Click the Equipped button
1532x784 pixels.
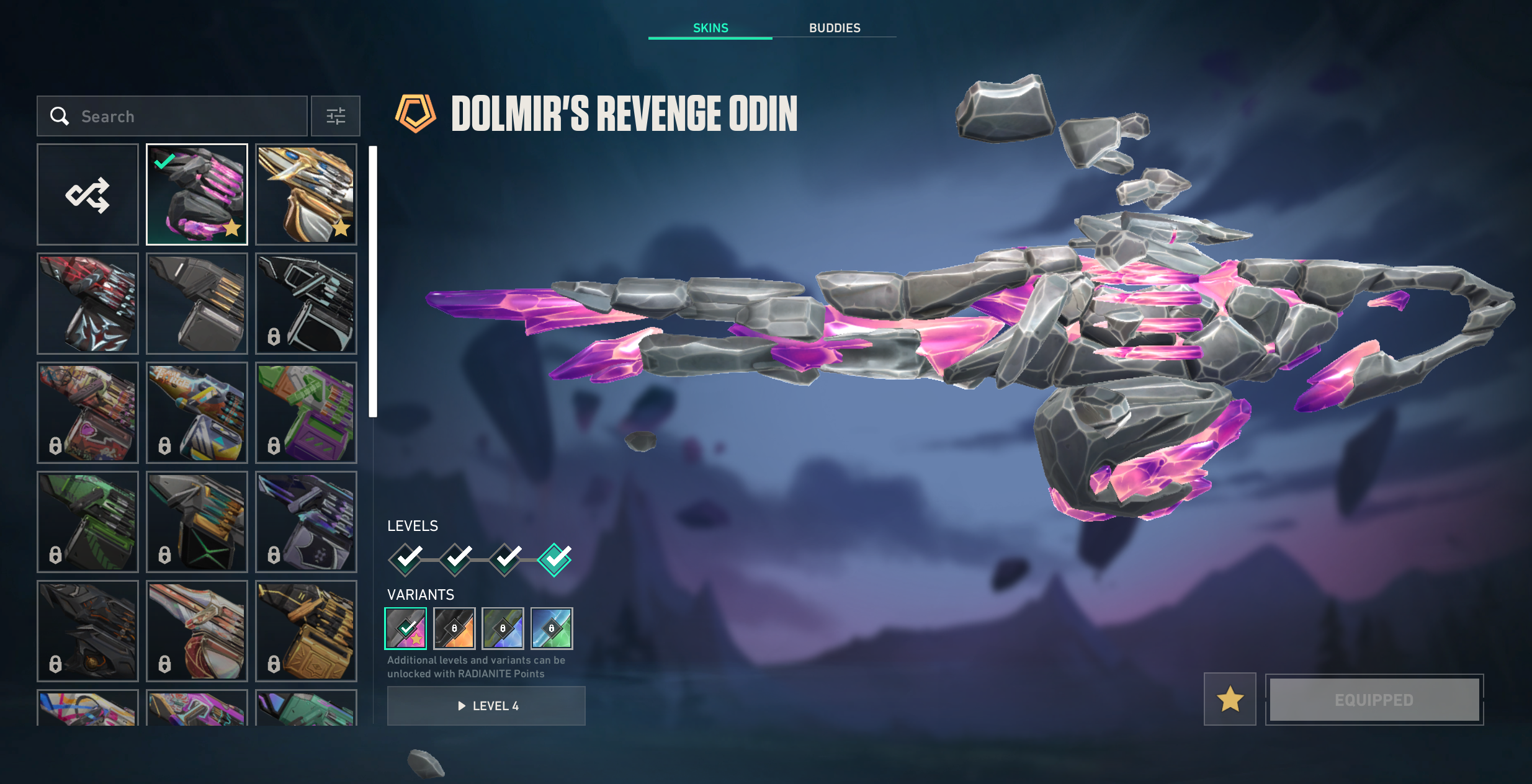click(1374, 700)
